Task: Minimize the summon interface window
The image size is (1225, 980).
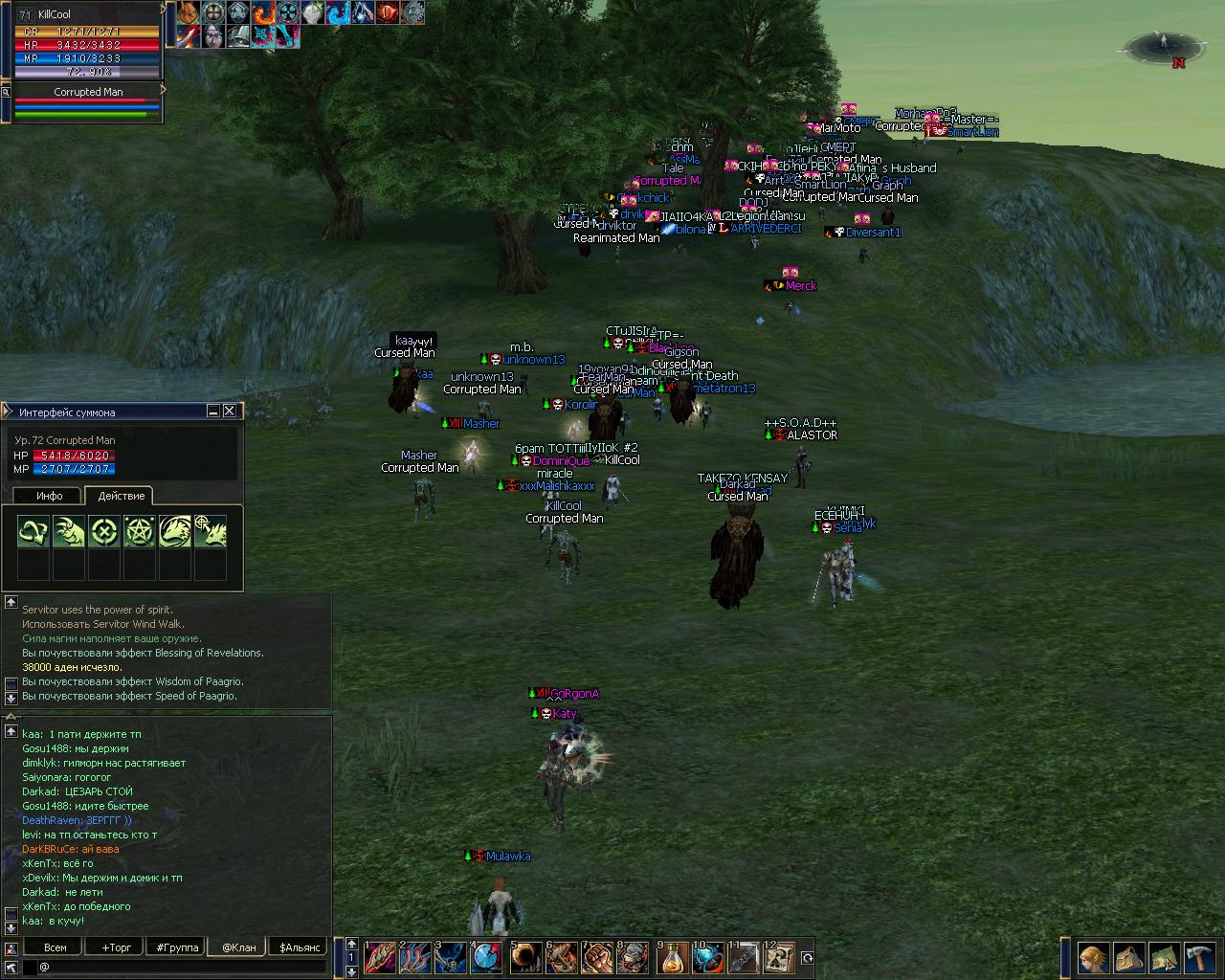Action: coord(213,412)
